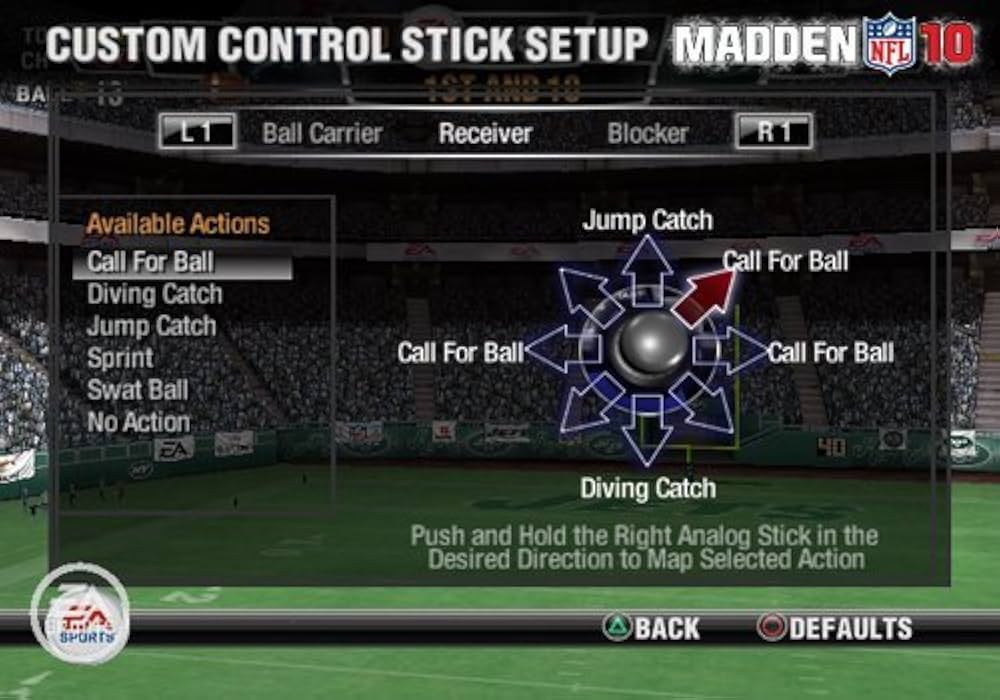This screenshot has width=1000, height=700.
Task: Choose the No Action entry
Action: [x=138, y=422]
